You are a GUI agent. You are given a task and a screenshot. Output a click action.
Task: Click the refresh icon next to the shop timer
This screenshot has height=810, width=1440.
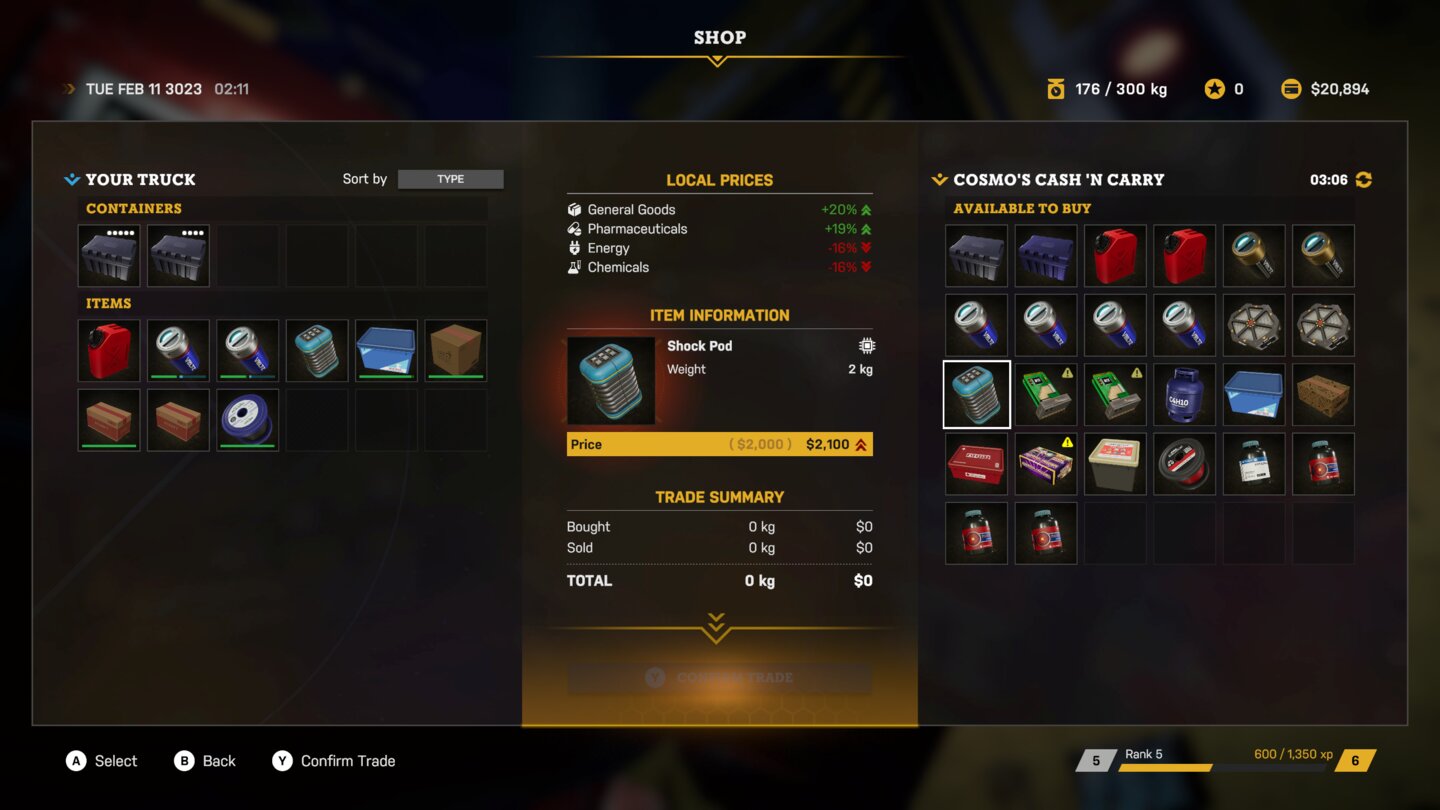point(1362,179)
